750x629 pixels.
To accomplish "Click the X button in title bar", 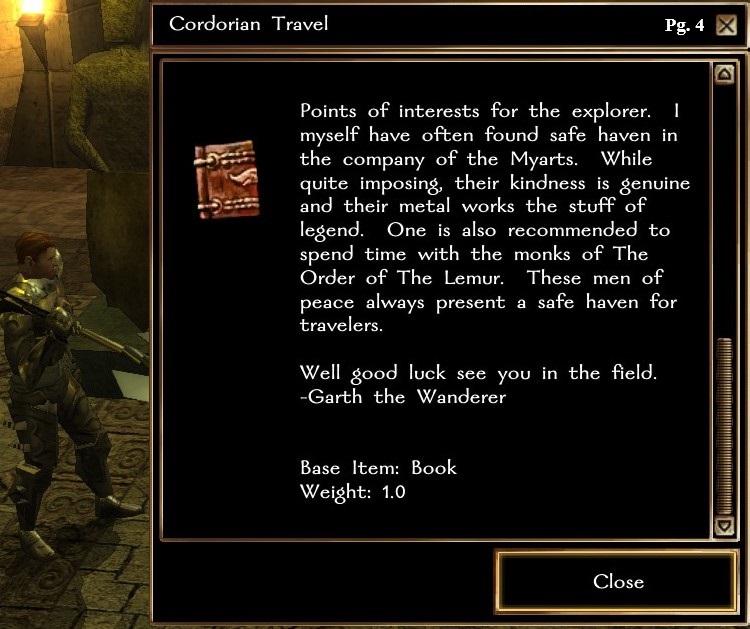I will [726, 25].
